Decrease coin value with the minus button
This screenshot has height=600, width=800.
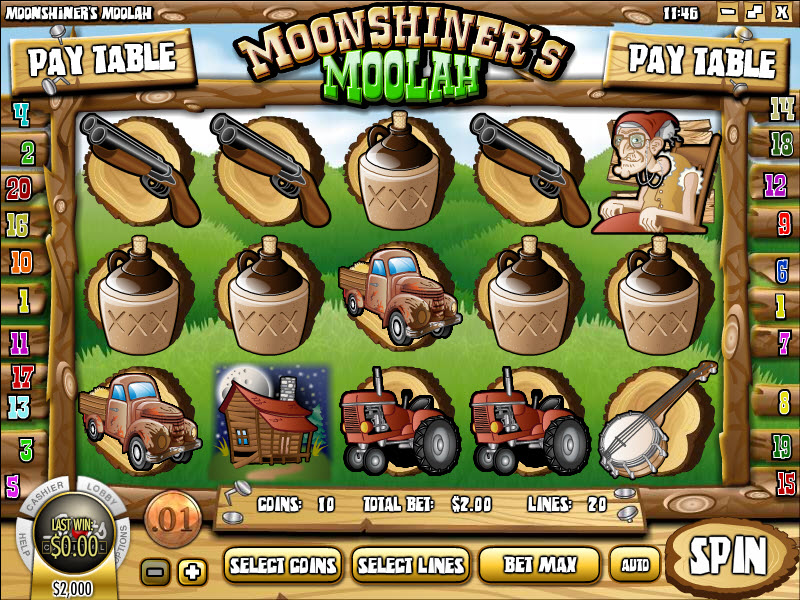[x=155, y=572]
